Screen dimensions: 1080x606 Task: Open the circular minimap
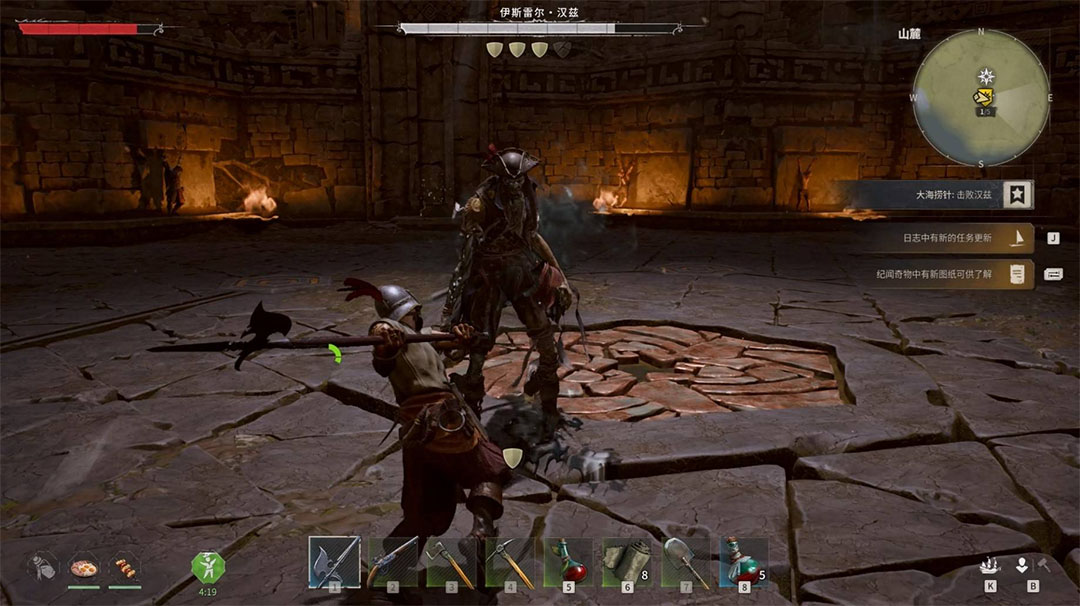981,97
